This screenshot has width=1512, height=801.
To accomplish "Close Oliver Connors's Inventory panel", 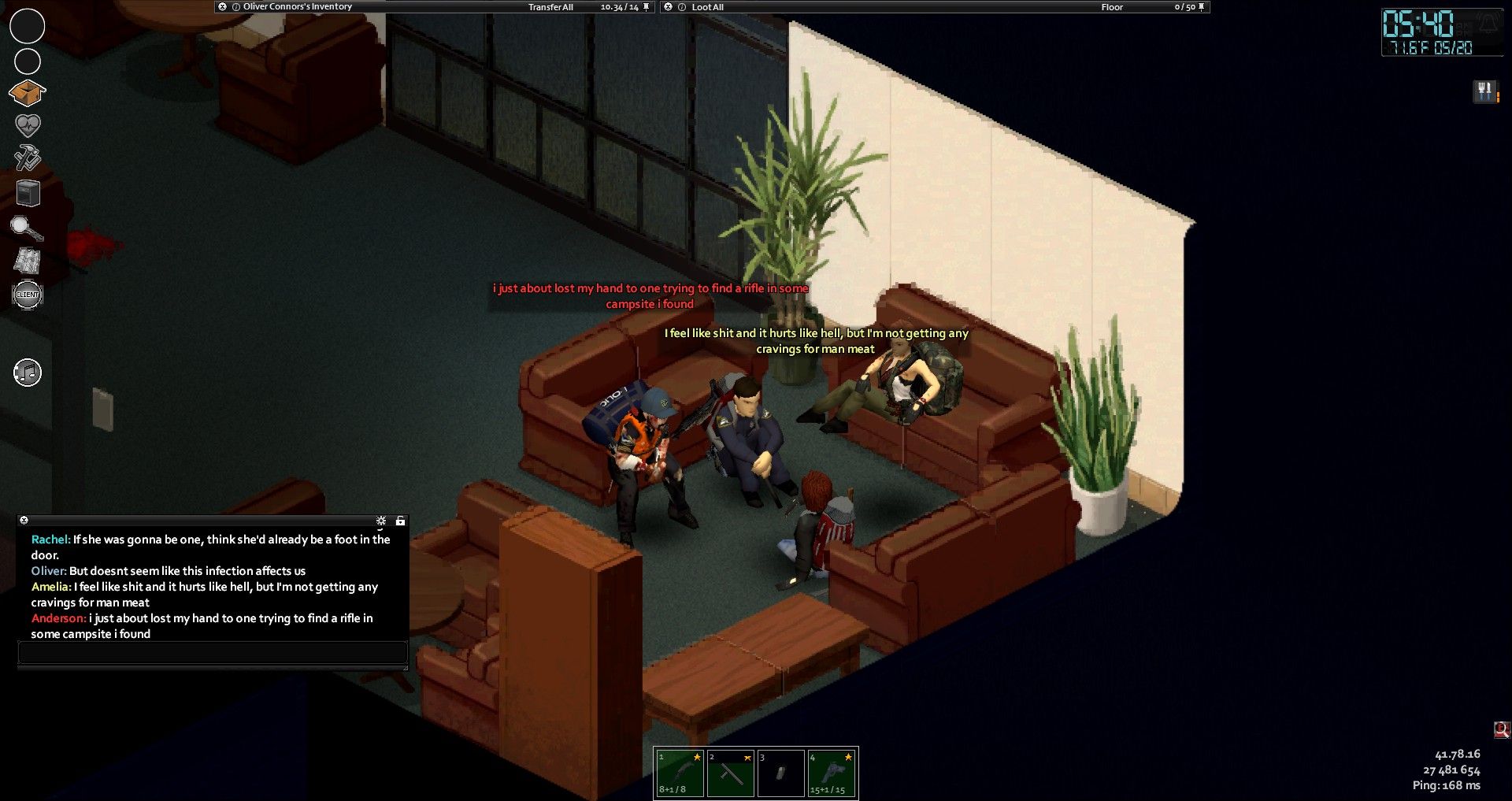I will pos(223,7).
